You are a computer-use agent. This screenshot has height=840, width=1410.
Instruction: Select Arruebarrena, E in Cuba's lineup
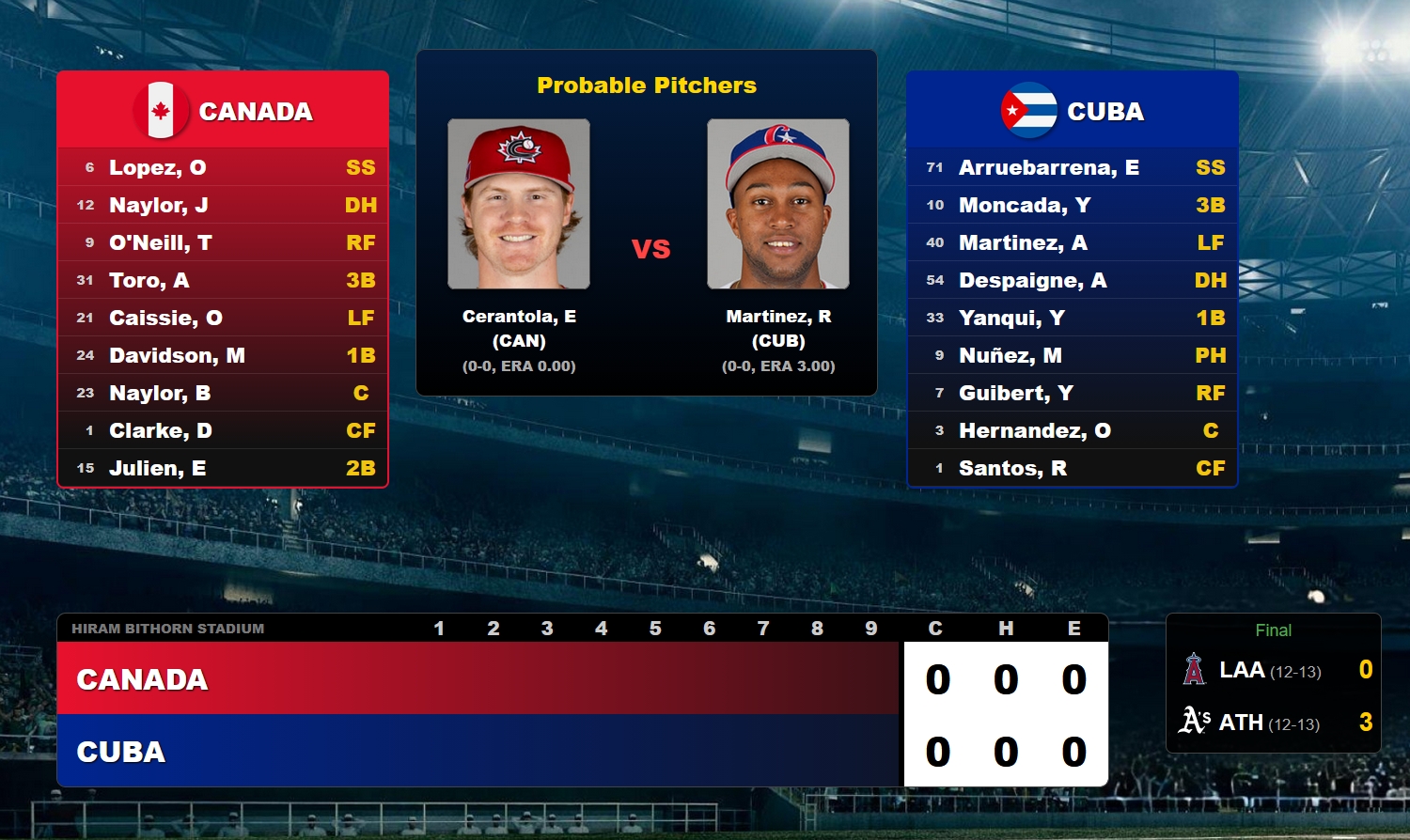pyautogui.click(x=1073, y=167)
